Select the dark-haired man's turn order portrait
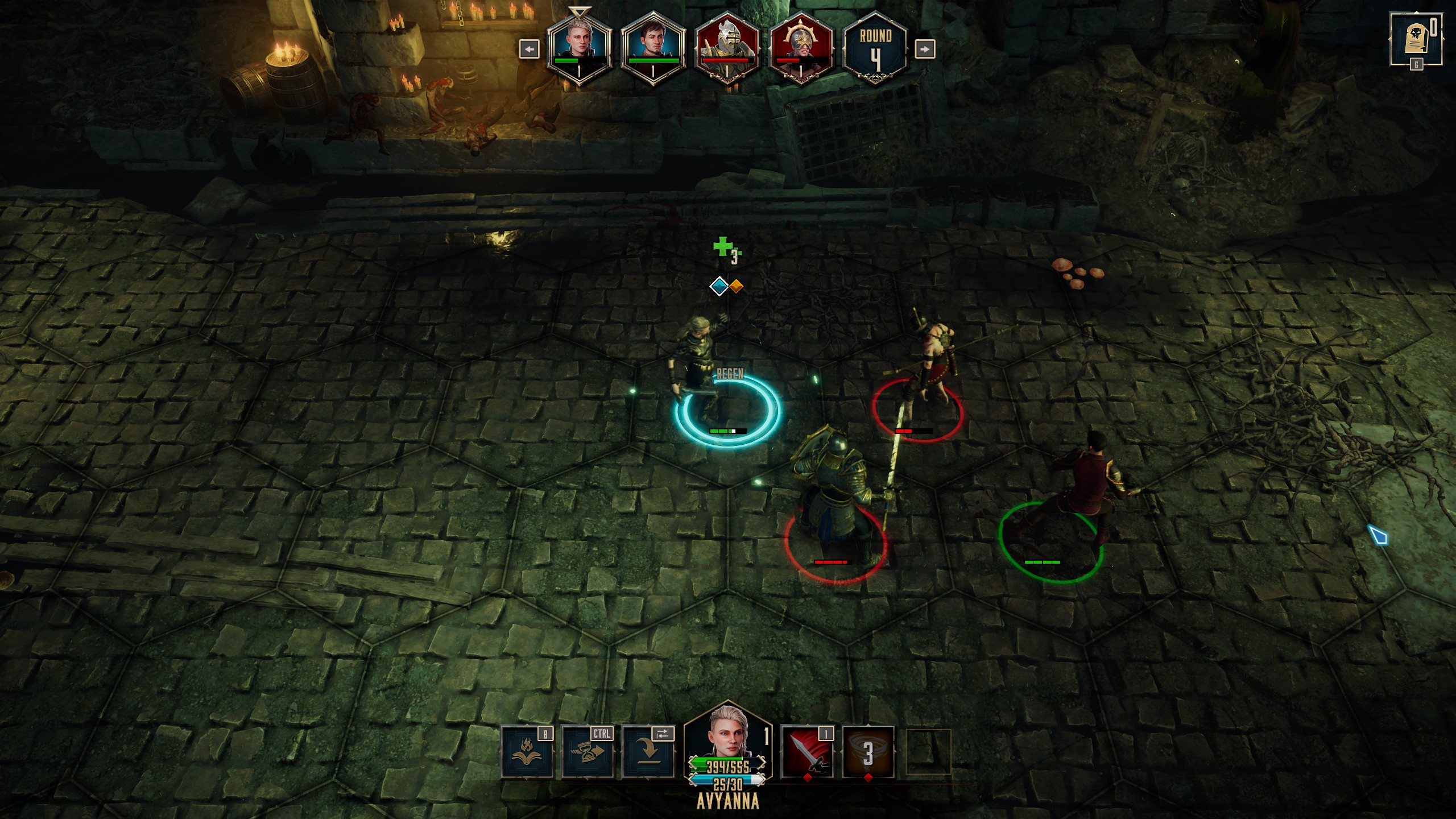 (653, 49)
